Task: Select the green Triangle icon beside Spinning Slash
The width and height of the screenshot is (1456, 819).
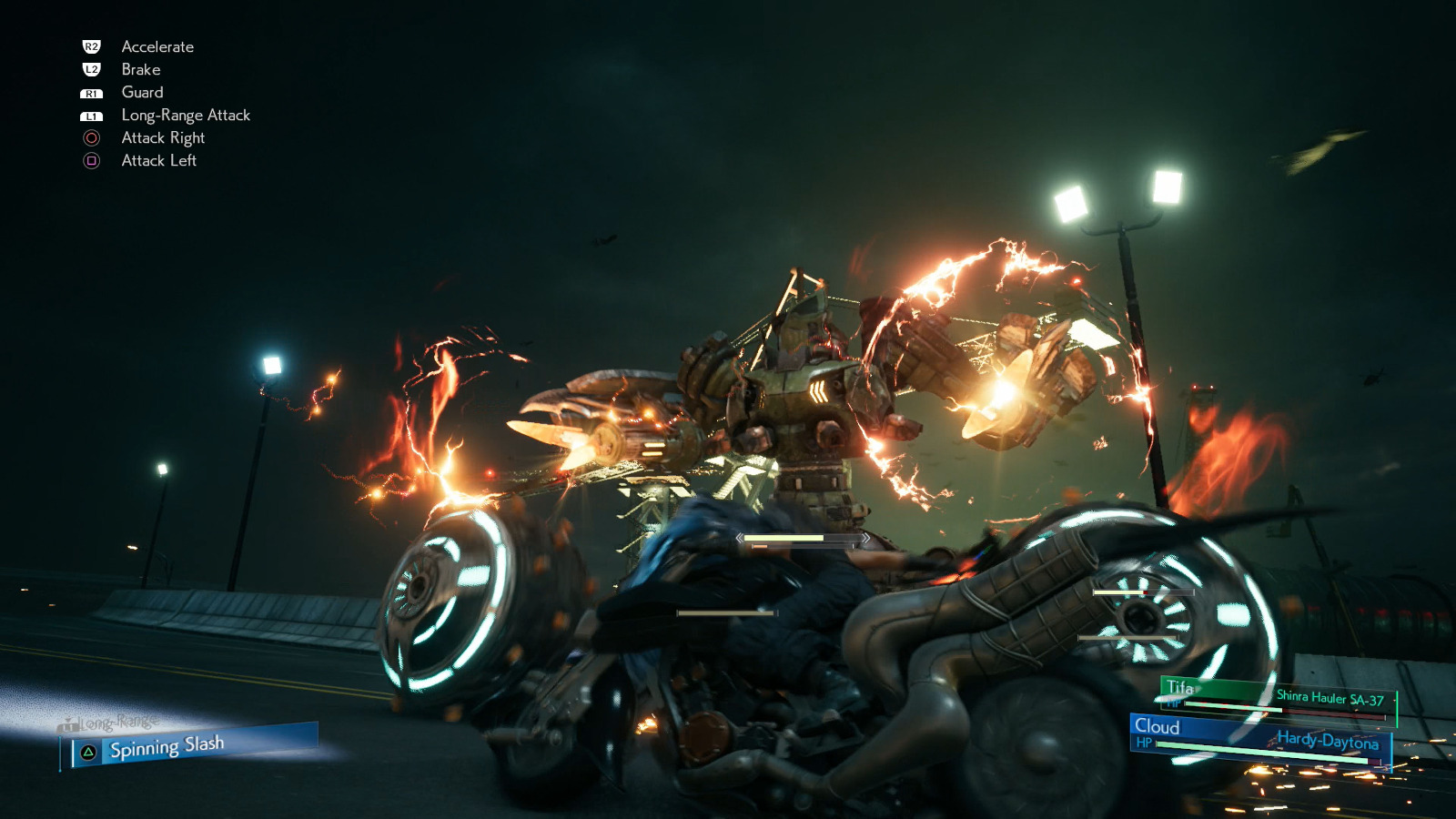Action: coord(87,752)
